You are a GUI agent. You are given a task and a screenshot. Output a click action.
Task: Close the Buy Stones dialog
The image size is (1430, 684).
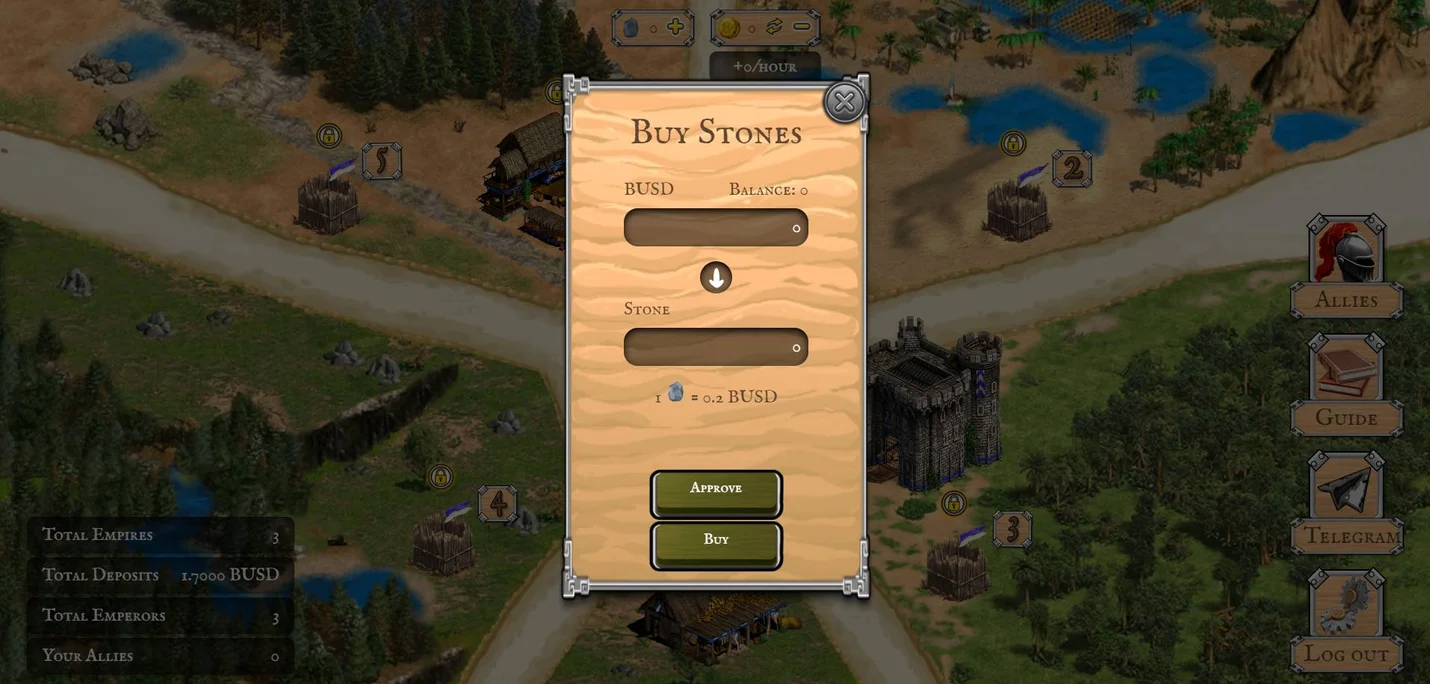844,102
